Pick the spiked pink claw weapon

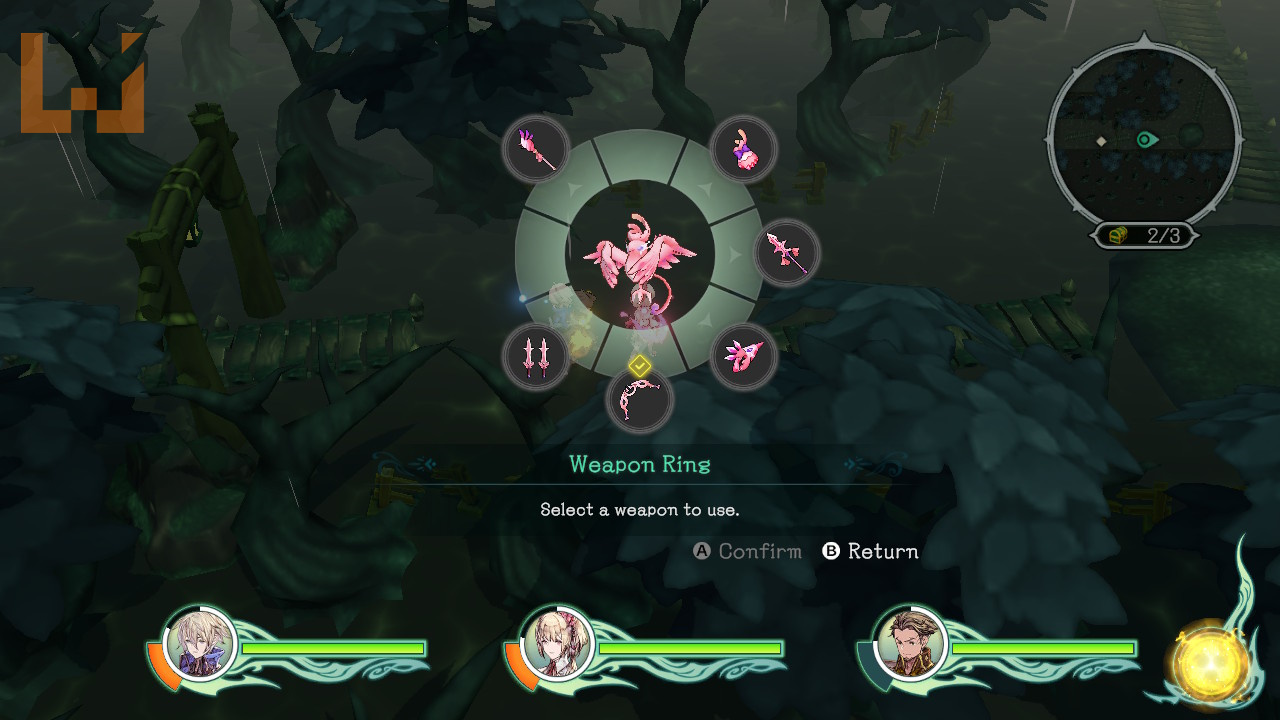[744, 357]
